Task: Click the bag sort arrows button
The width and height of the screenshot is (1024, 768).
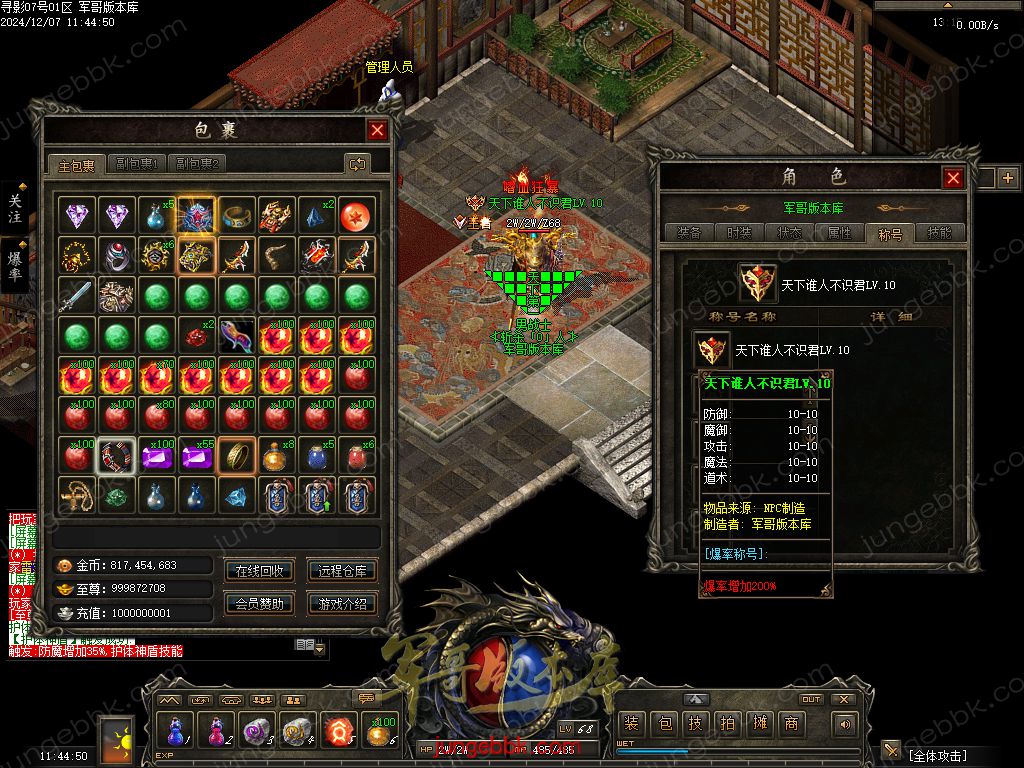Action: click(357, 163)
